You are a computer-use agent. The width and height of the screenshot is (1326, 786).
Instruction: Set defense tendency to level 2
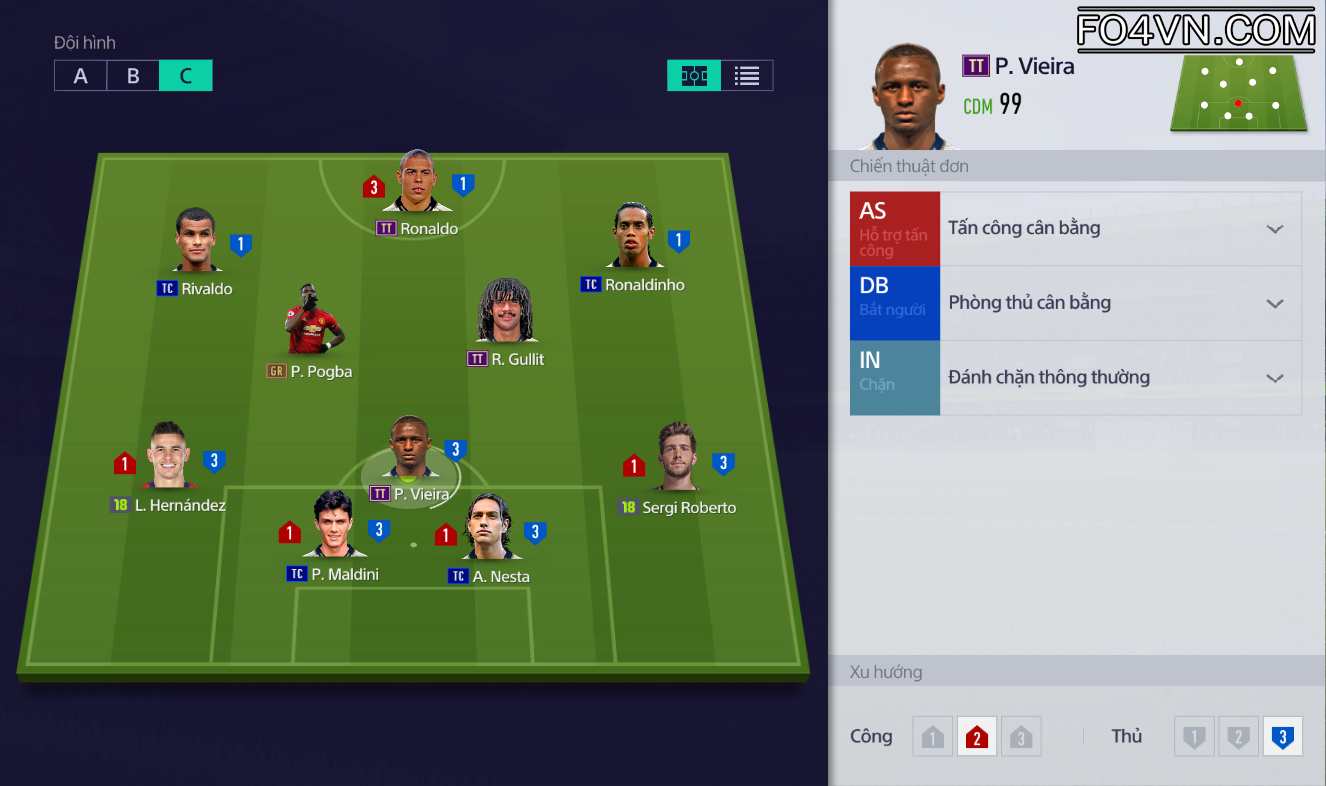[1237, 737]
